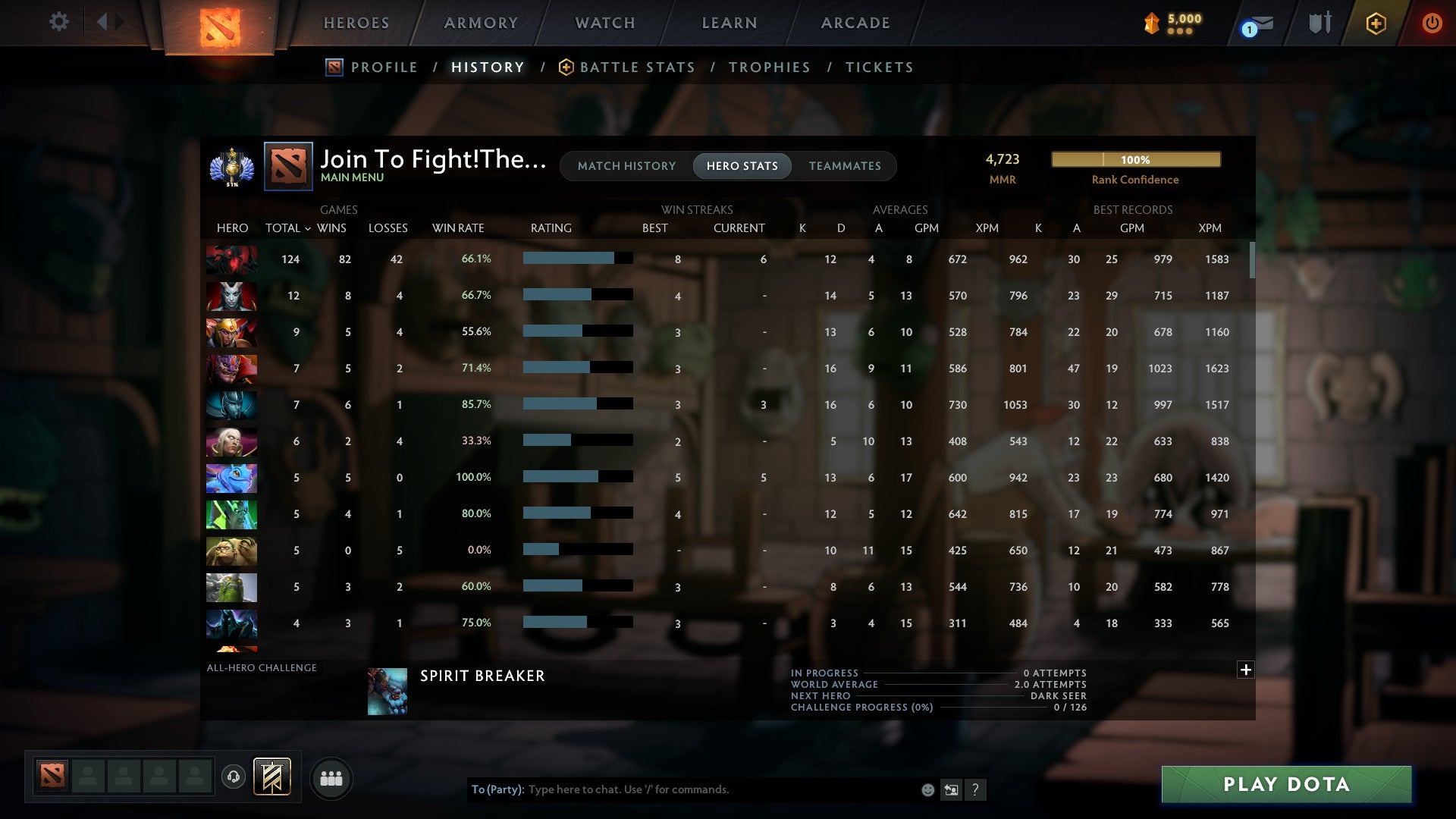Open the TROPHIES section

[x=769, y=67]
